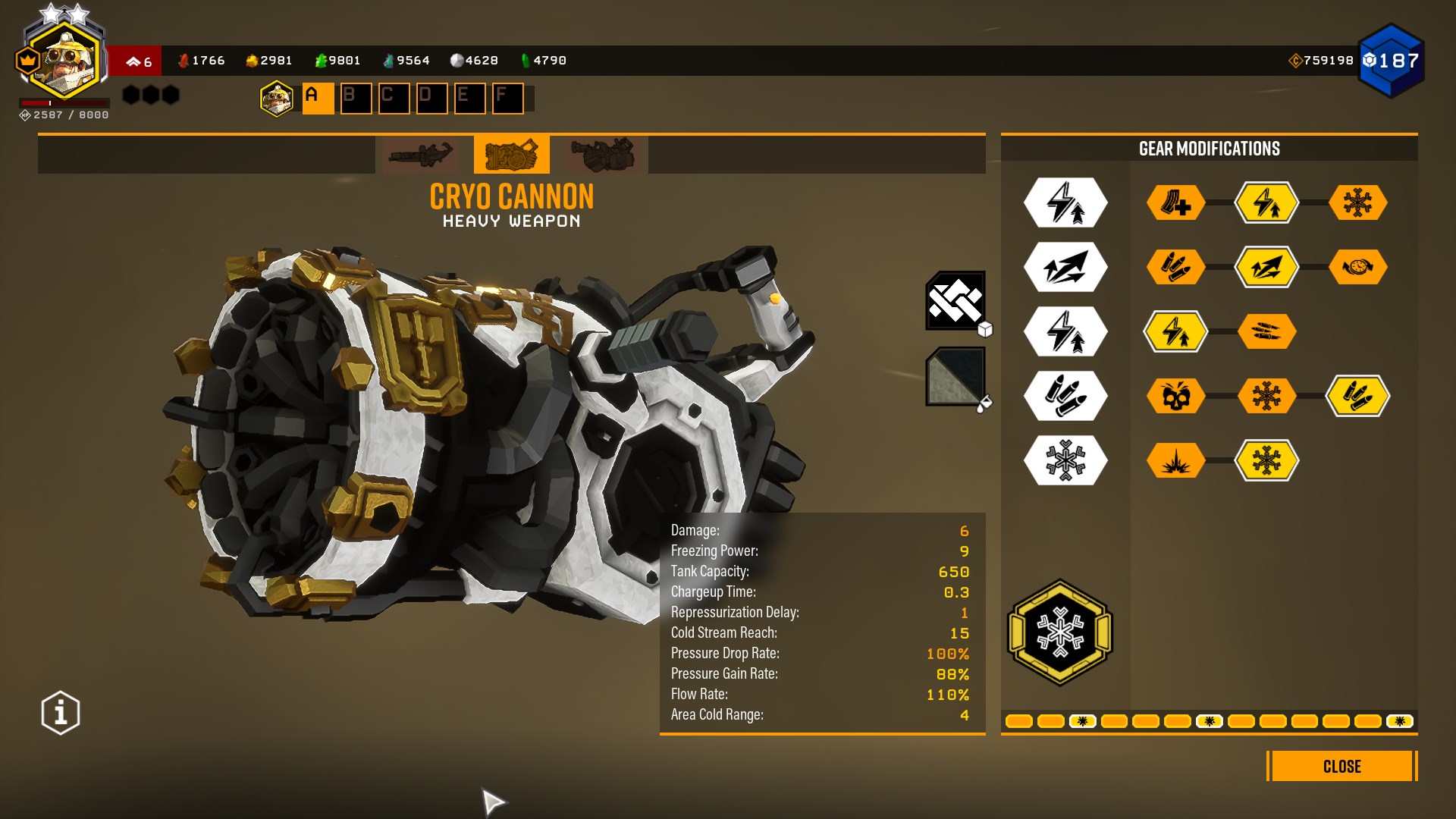Image resolution: width=1456 pixels, height=819 pixels.
Task: Open the weapon paint job selector
Action: [x=955, y=377]
